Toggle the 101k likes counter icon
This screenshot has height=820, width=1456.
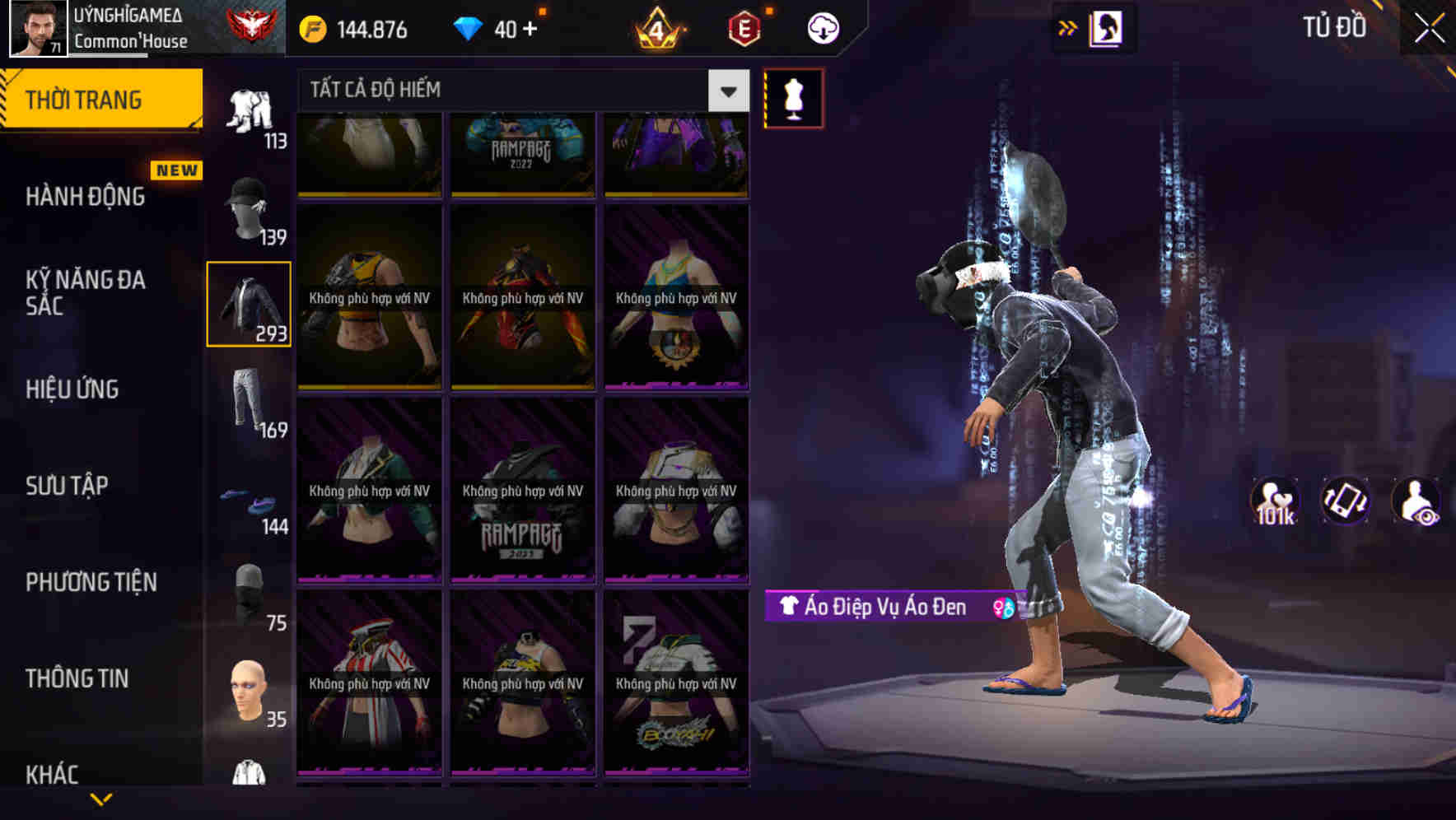1276,501
